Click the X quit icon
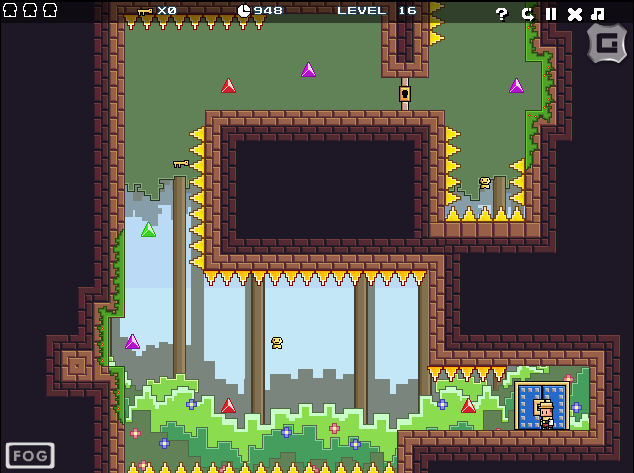The width and height of the screenshot is (634, 473). coord(574,14)
